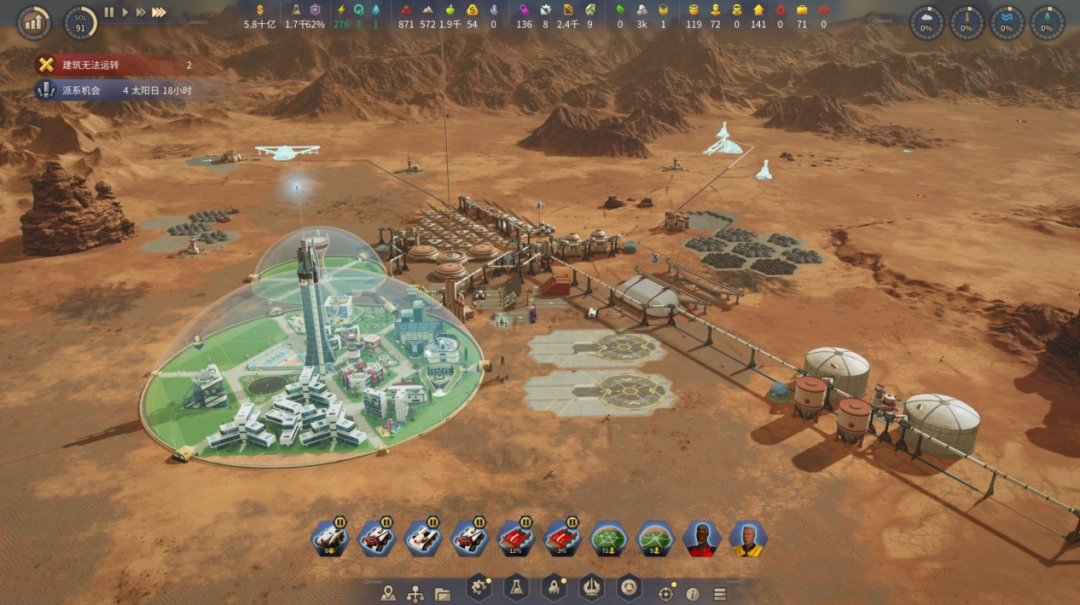
Task: Open the colony overview chart icon
Action: coord(34,21)
